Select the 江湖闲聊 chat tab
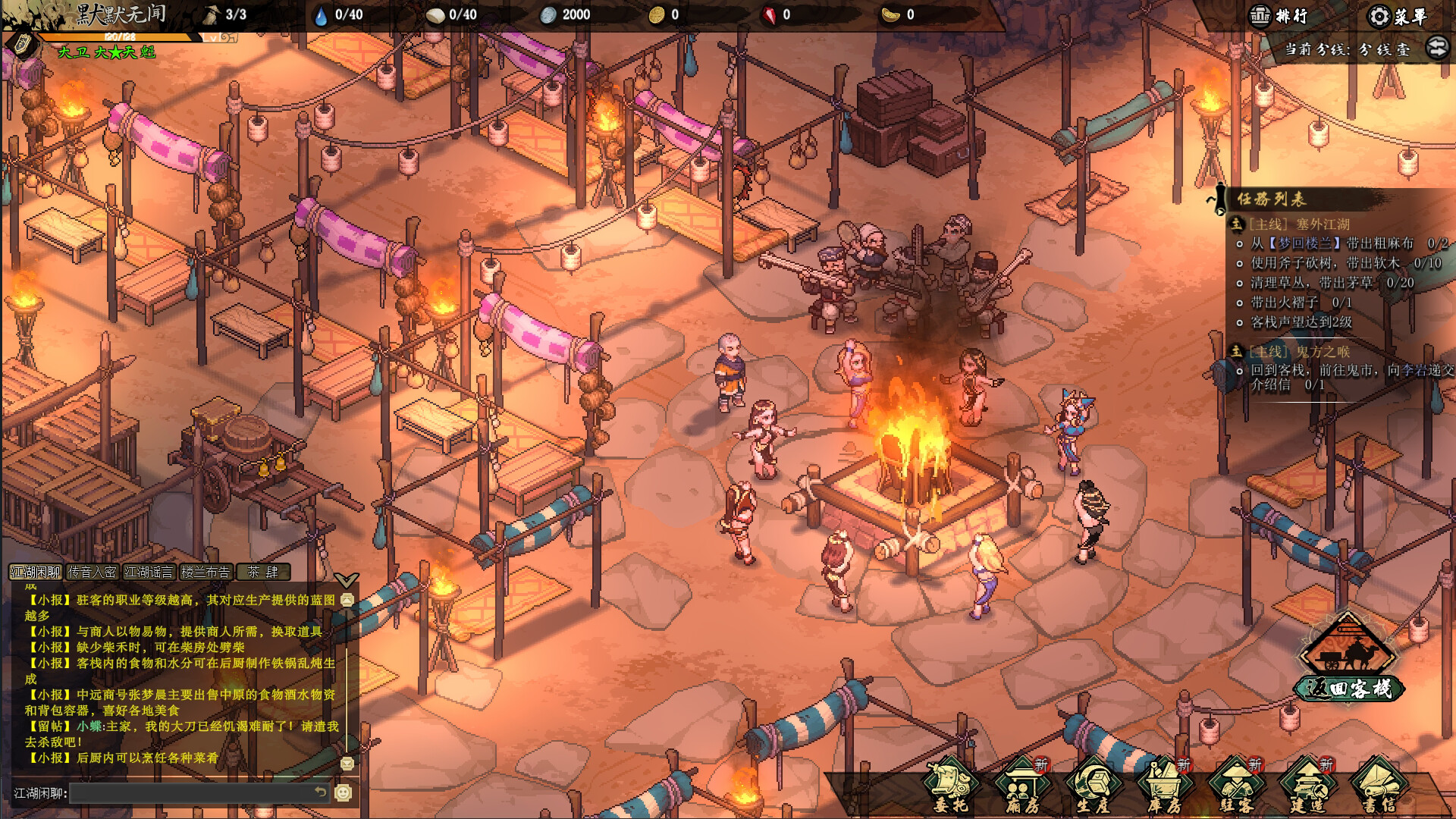1456x819 pixels. pyautogui.click(x=36, y=572)
